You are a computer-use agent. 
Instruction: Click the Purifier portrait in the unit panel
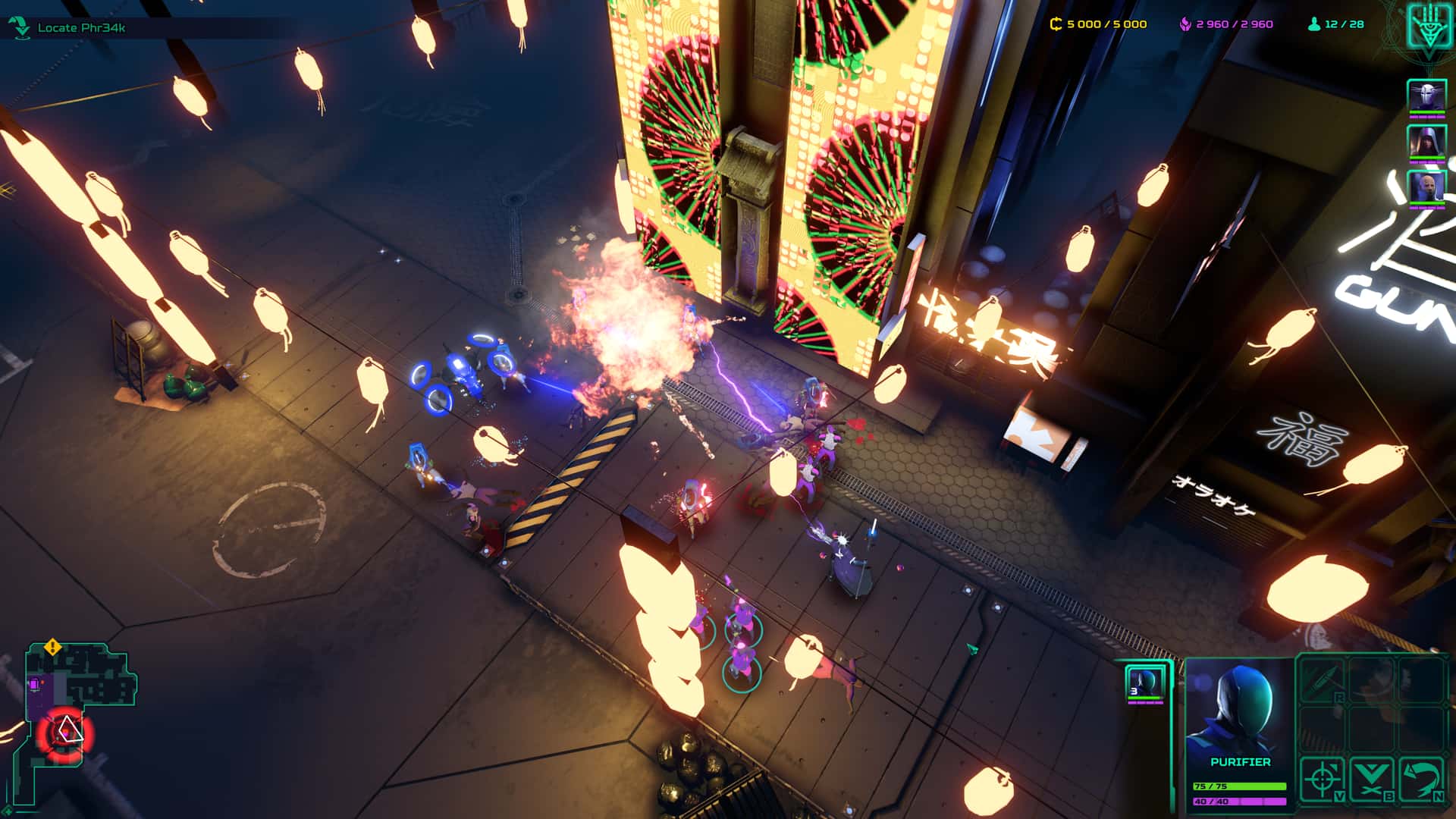pyautogui.click(x=1240, y=705)
